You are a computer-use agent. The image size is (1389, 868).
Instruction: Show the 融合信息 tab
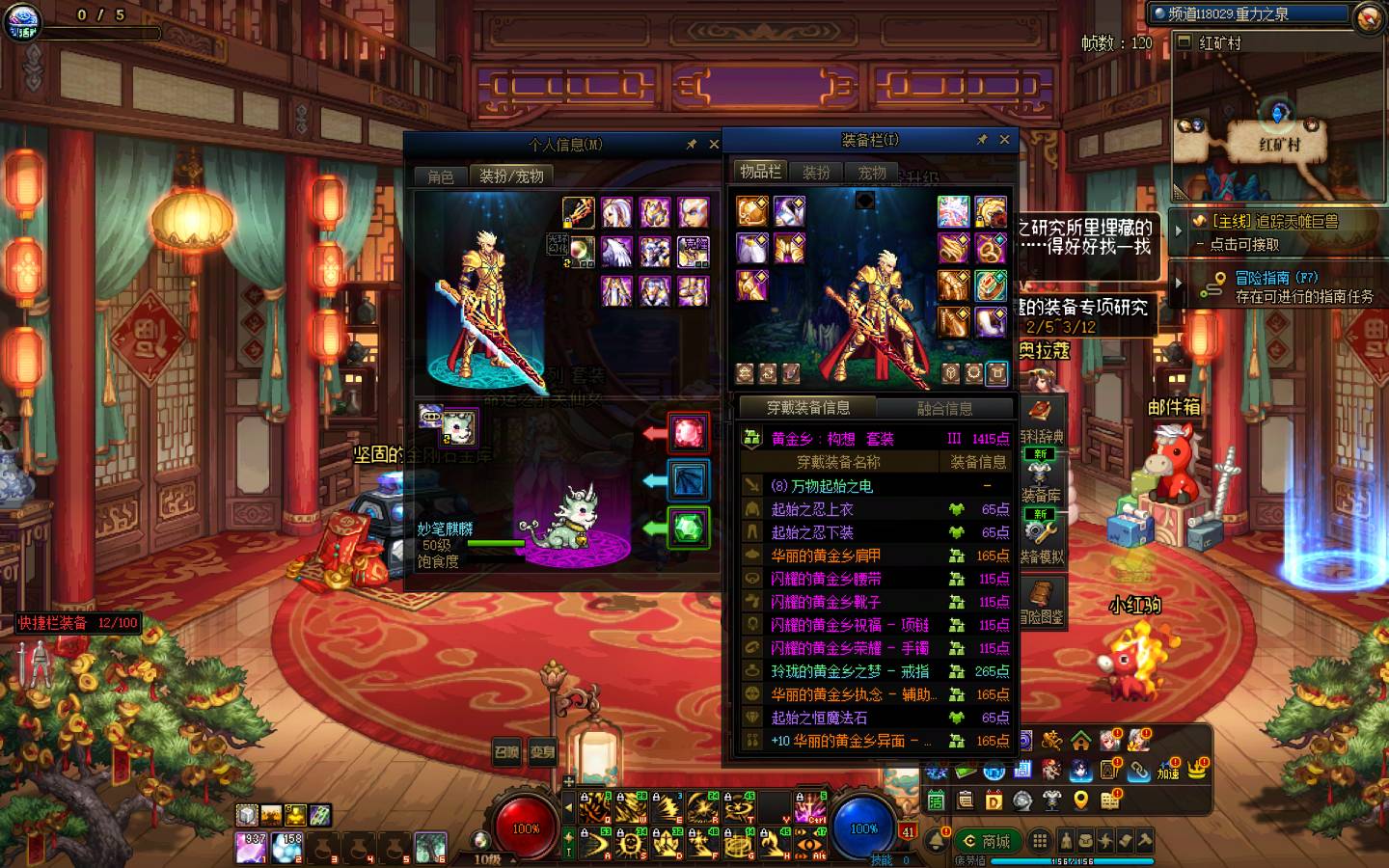click(x=944, y=408)
